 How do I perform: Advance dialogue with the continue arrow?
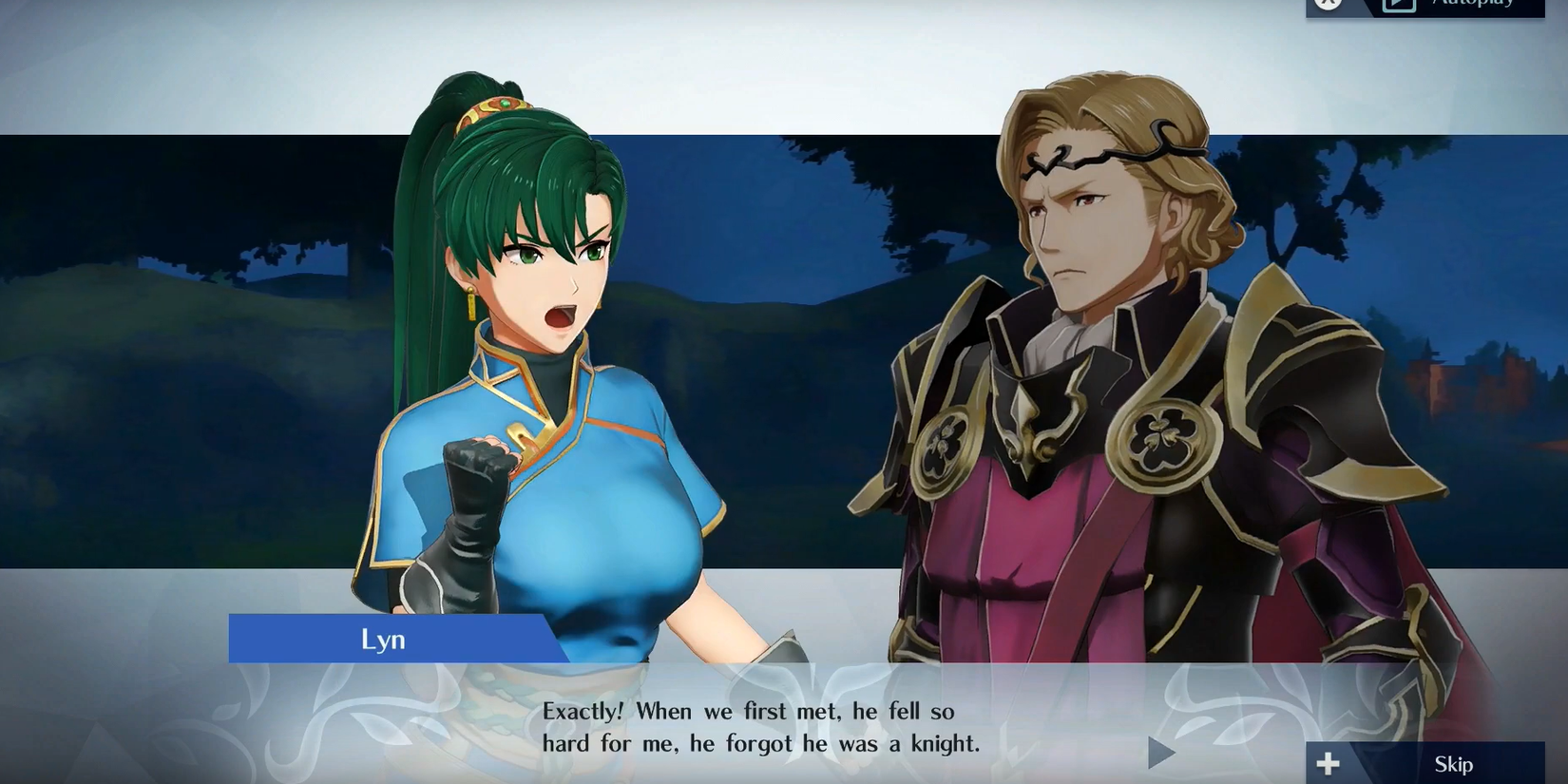click(x=1160, y=754)
